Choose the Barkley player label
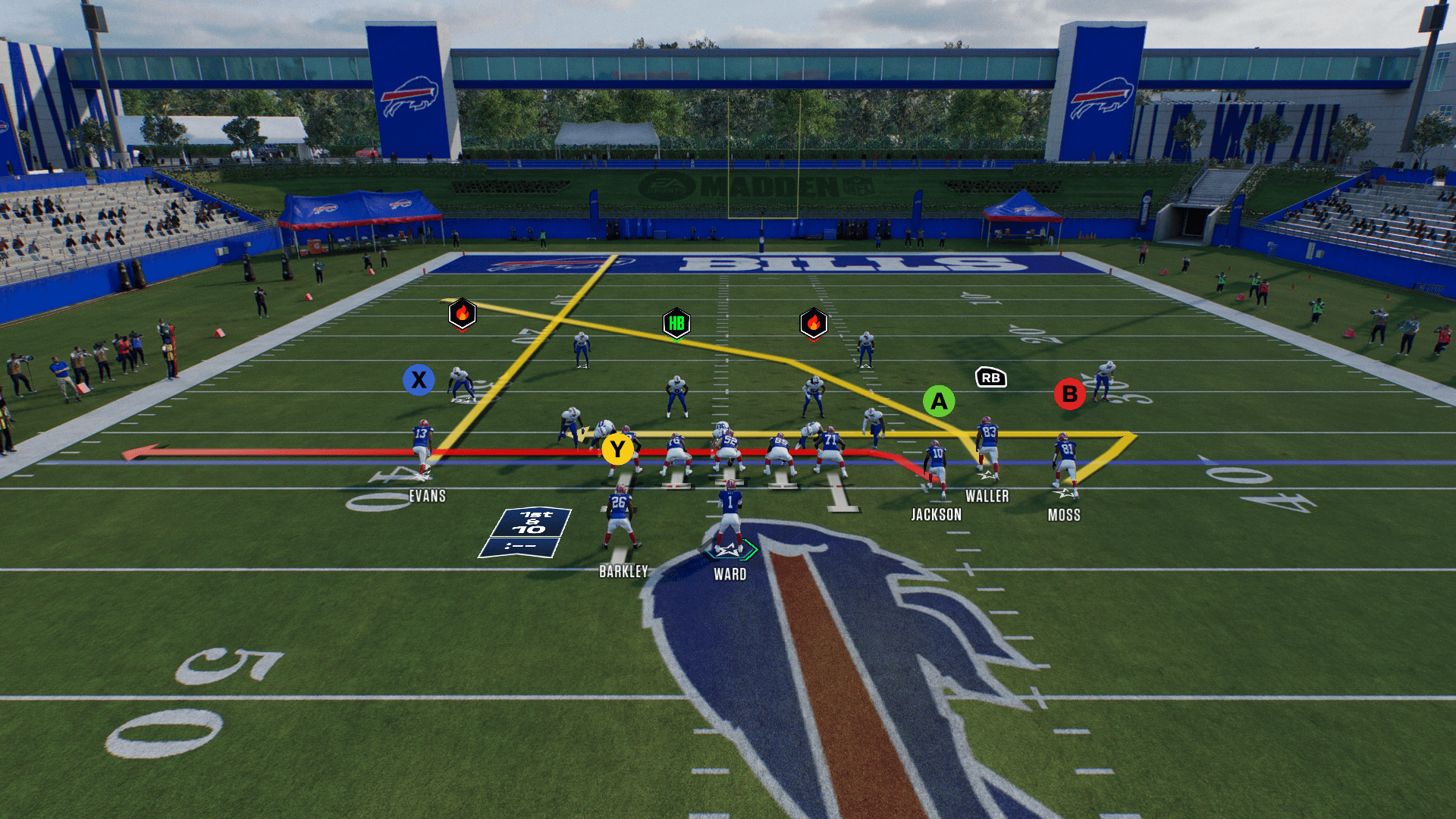1456x819 pixels. [623, 572]
